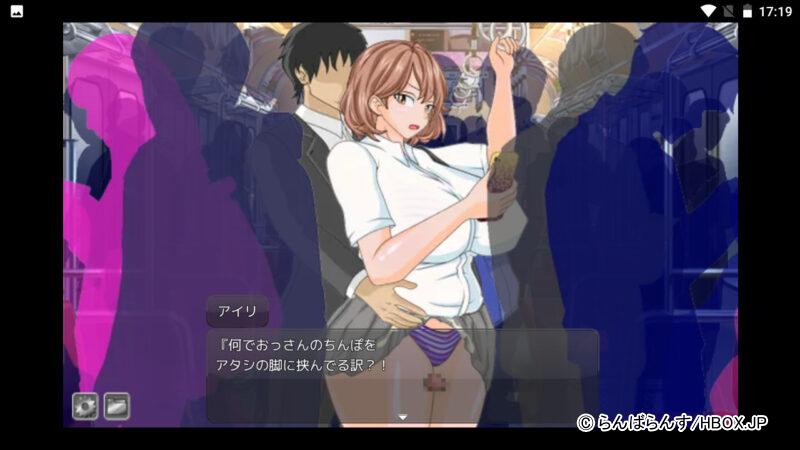The height and width of the screenshot is (450, 800).
Task: Open the folder save/load icon
Action: [117, 405]
